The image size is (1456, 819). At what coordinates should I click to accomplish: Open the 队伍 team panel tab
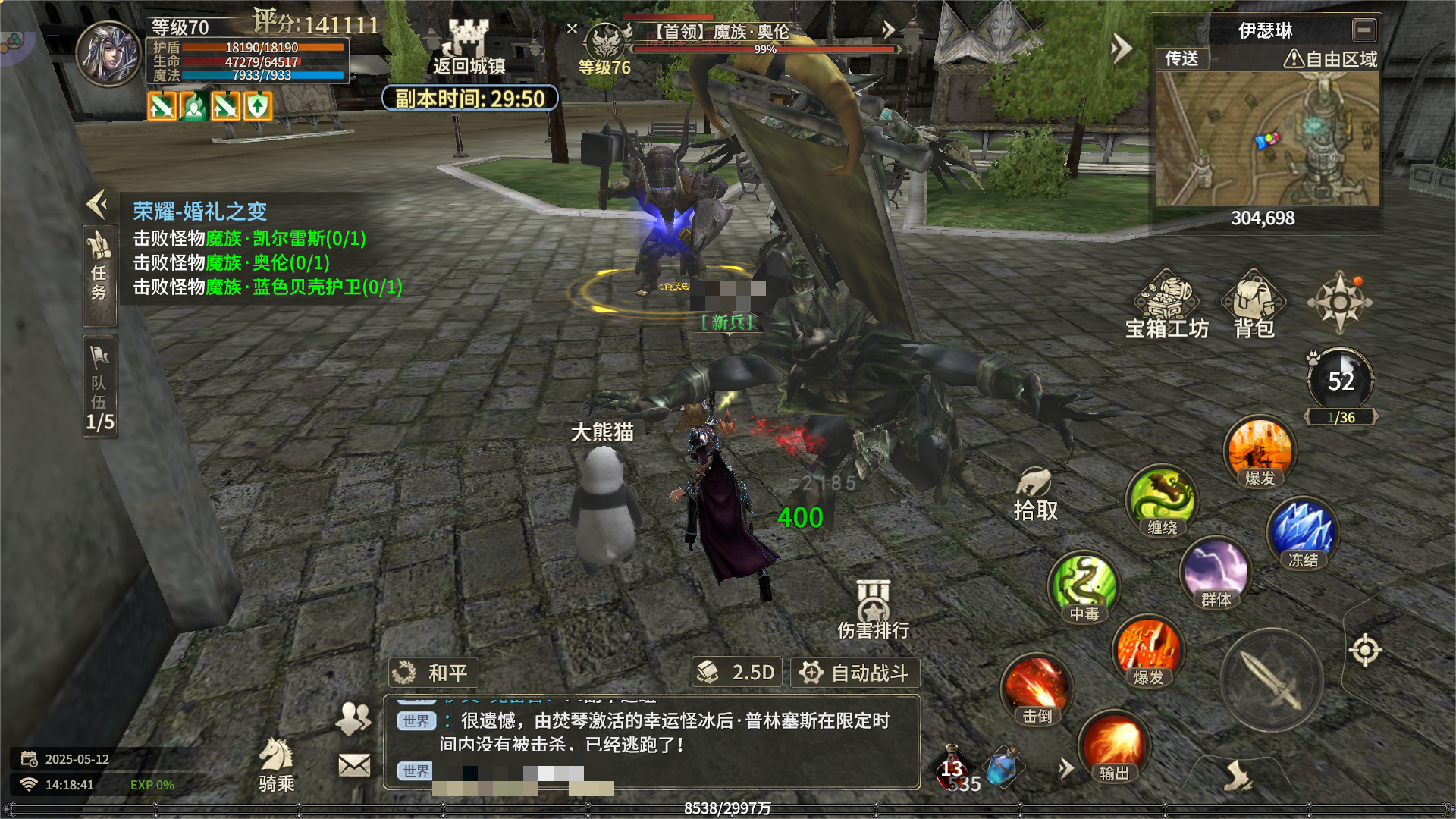(99, 387)
